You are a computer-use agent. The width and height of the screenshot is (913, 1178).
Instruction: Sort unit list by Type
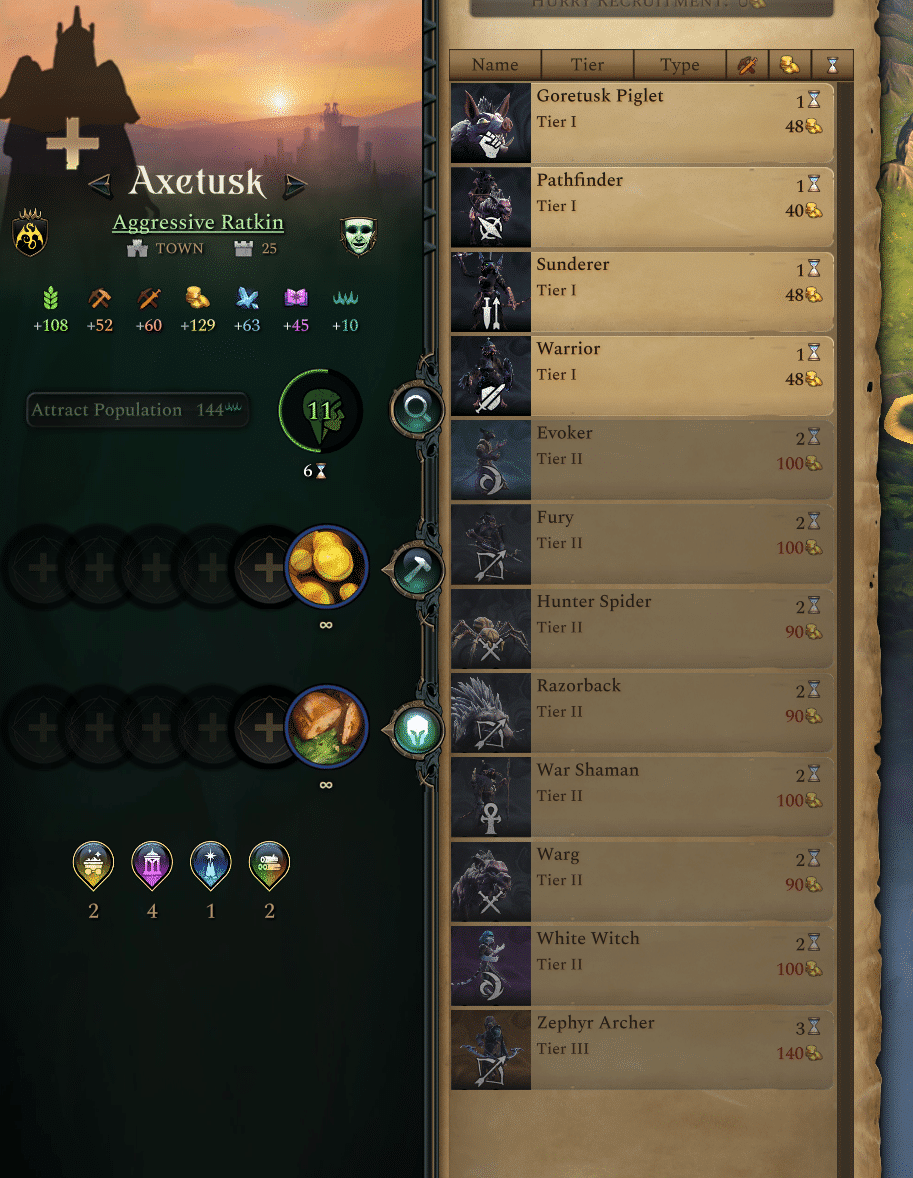coord(679,65)
